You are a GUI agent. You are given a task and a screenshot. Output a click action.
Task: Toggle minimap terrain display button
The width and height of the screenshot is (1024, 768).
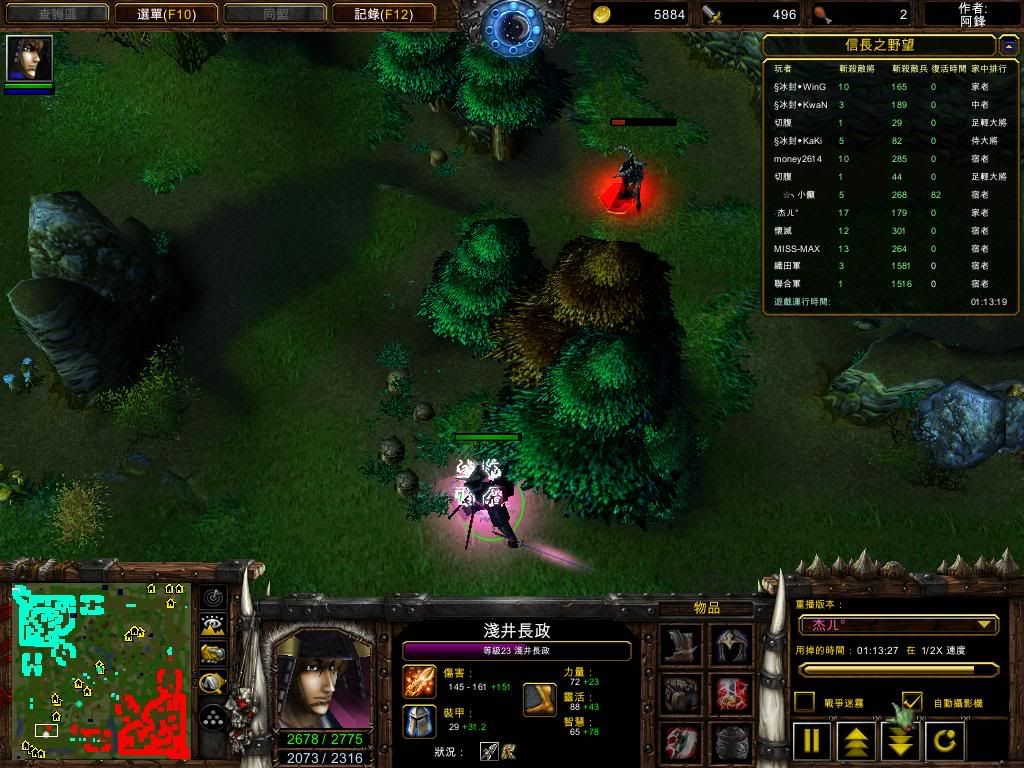[x=213, y=626]
